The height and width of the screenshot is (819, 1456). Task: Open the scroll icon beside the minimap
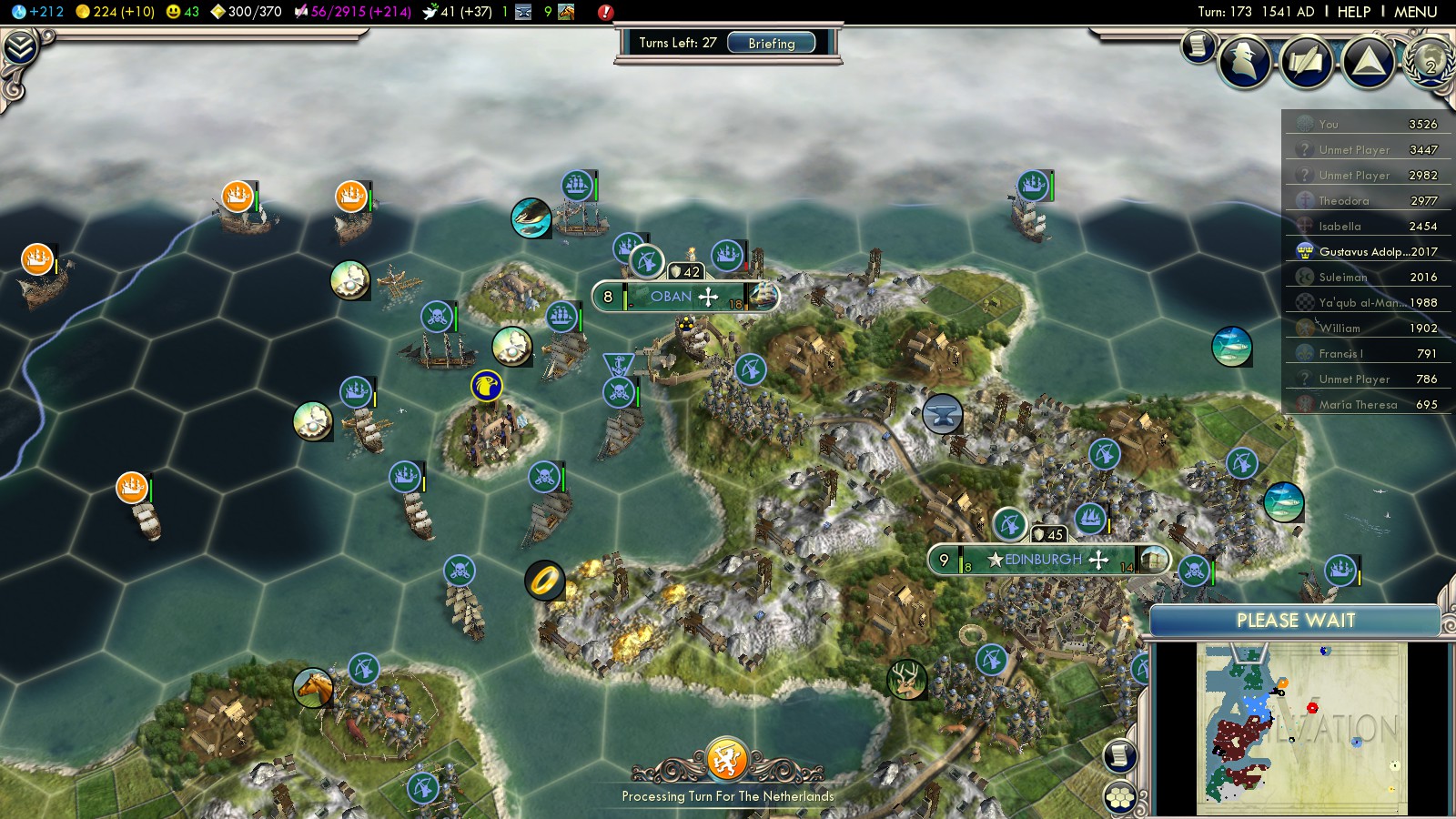(x=1120, y=755)
